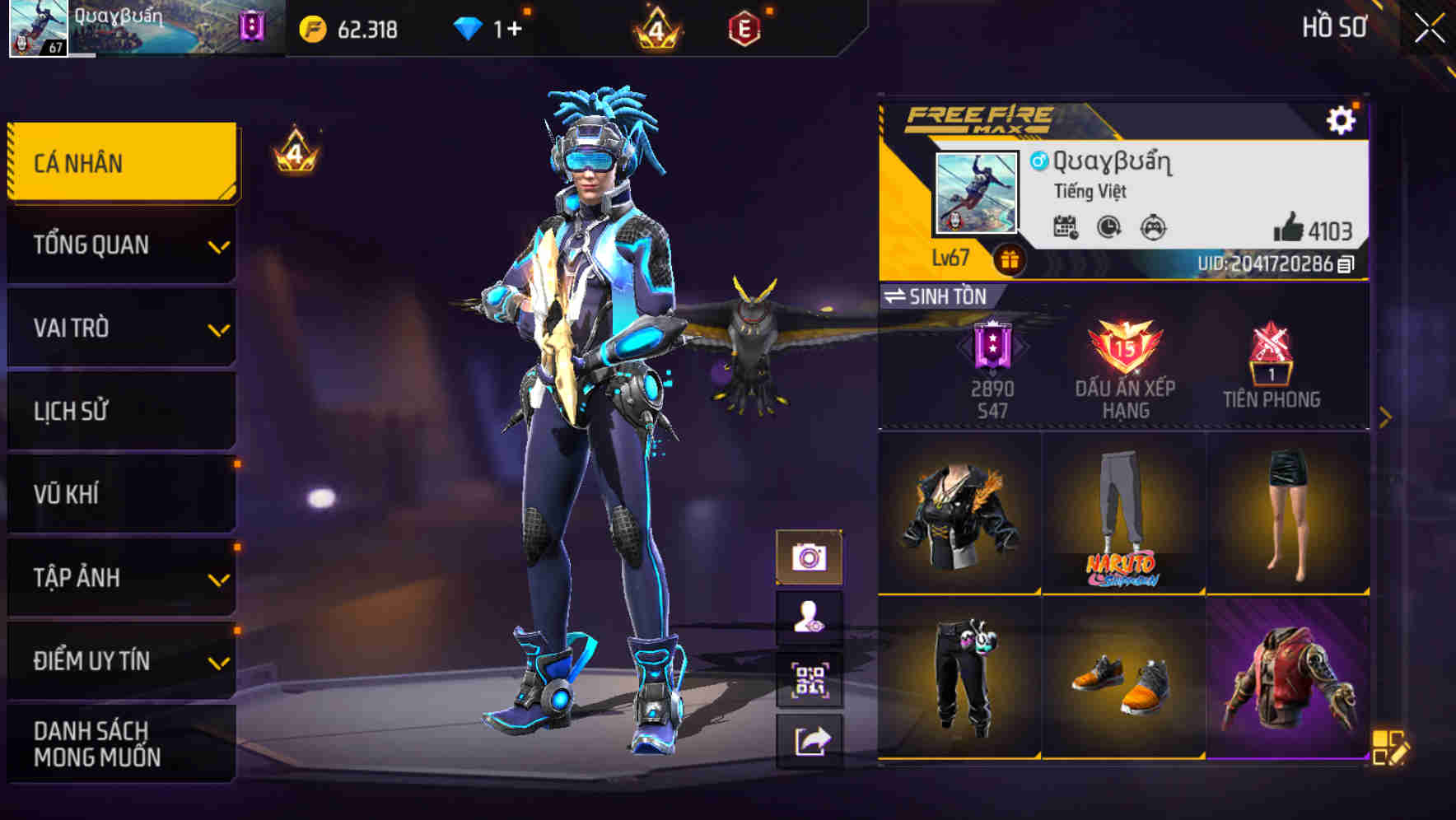Open DANH SÁCH MONG MUỐN wishlist
The image size is (1456, 820).
(120, 743)
